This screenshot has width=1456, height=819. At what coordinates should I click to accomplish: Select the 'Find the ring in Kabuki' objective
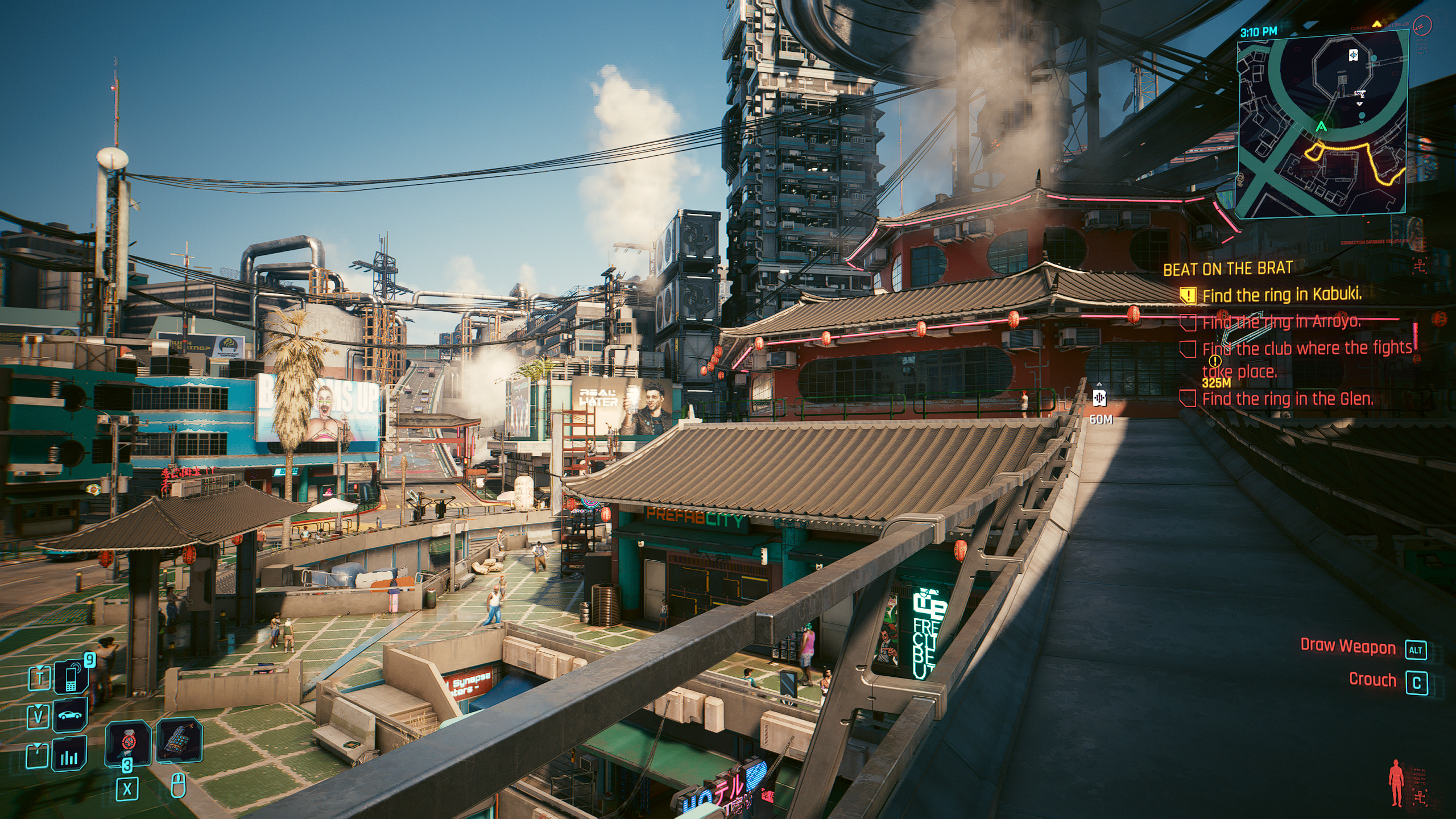(x=1281, y=295)
